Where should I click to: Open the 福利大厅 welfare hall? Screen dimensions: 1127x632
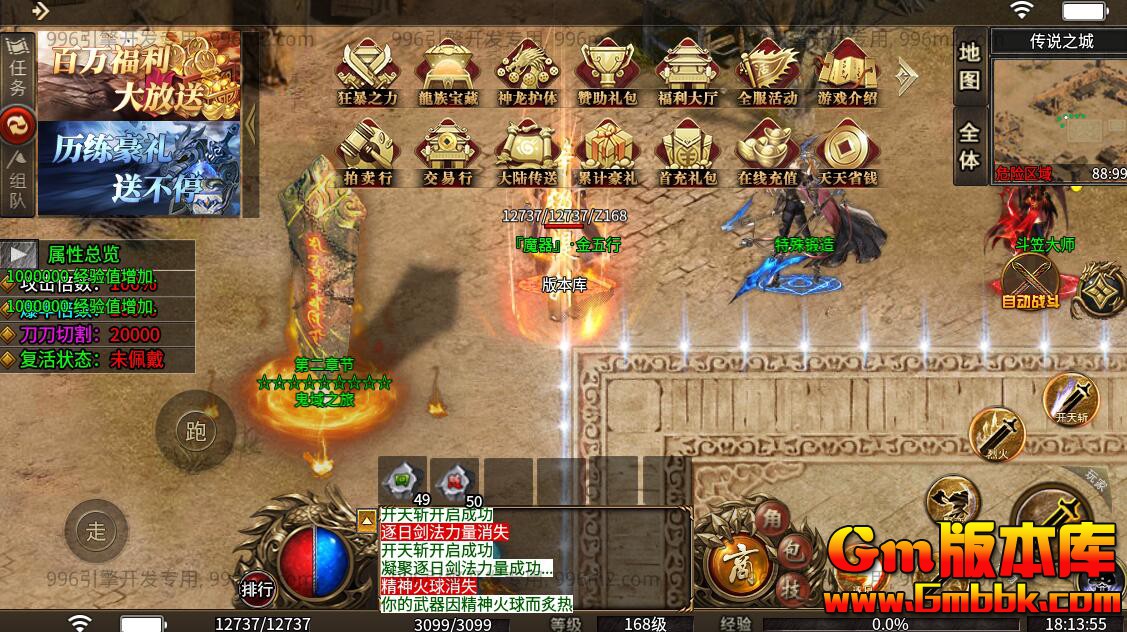point(687,68)
